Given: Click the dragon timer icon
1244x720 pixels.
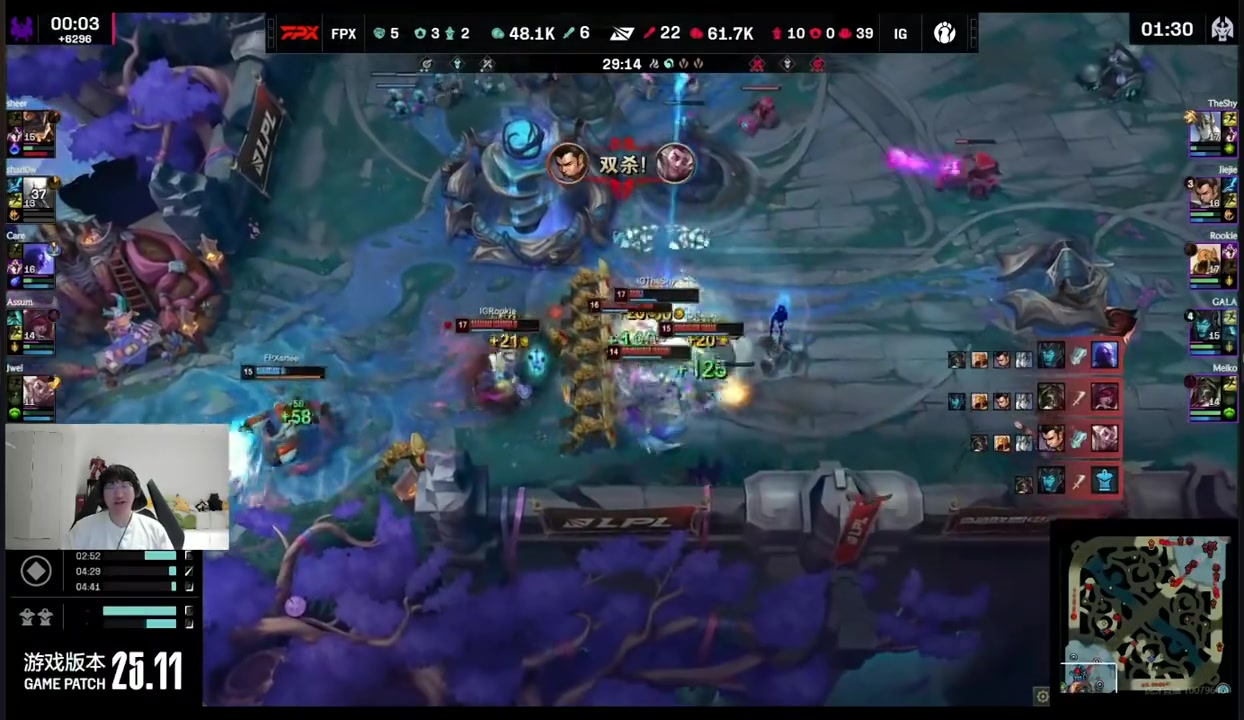Looking at the screenshot, I should coord(1221,29).
